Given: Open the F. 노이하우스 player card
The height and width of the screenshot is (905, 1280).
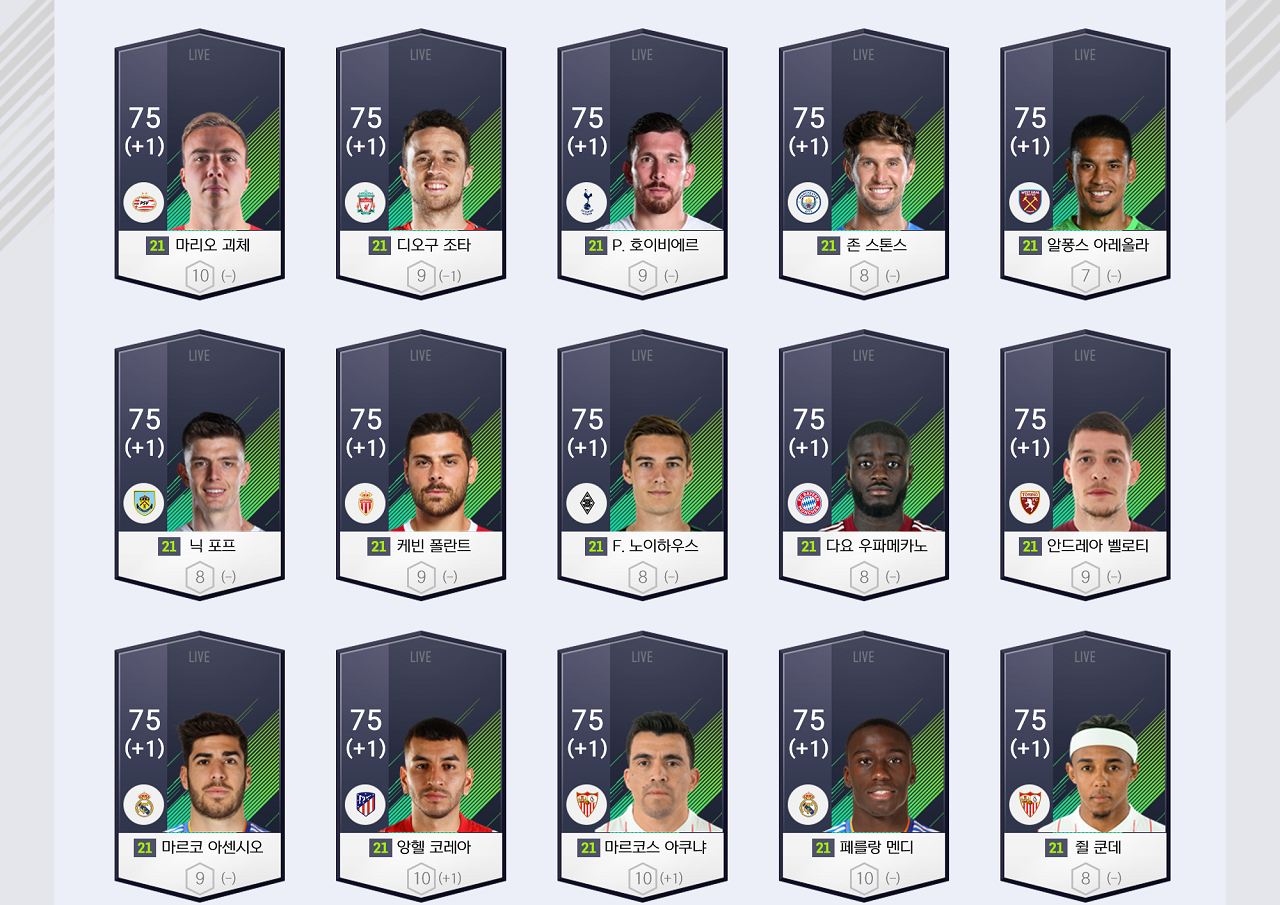Looking at the screenshot, I should (x=643, y=466).
